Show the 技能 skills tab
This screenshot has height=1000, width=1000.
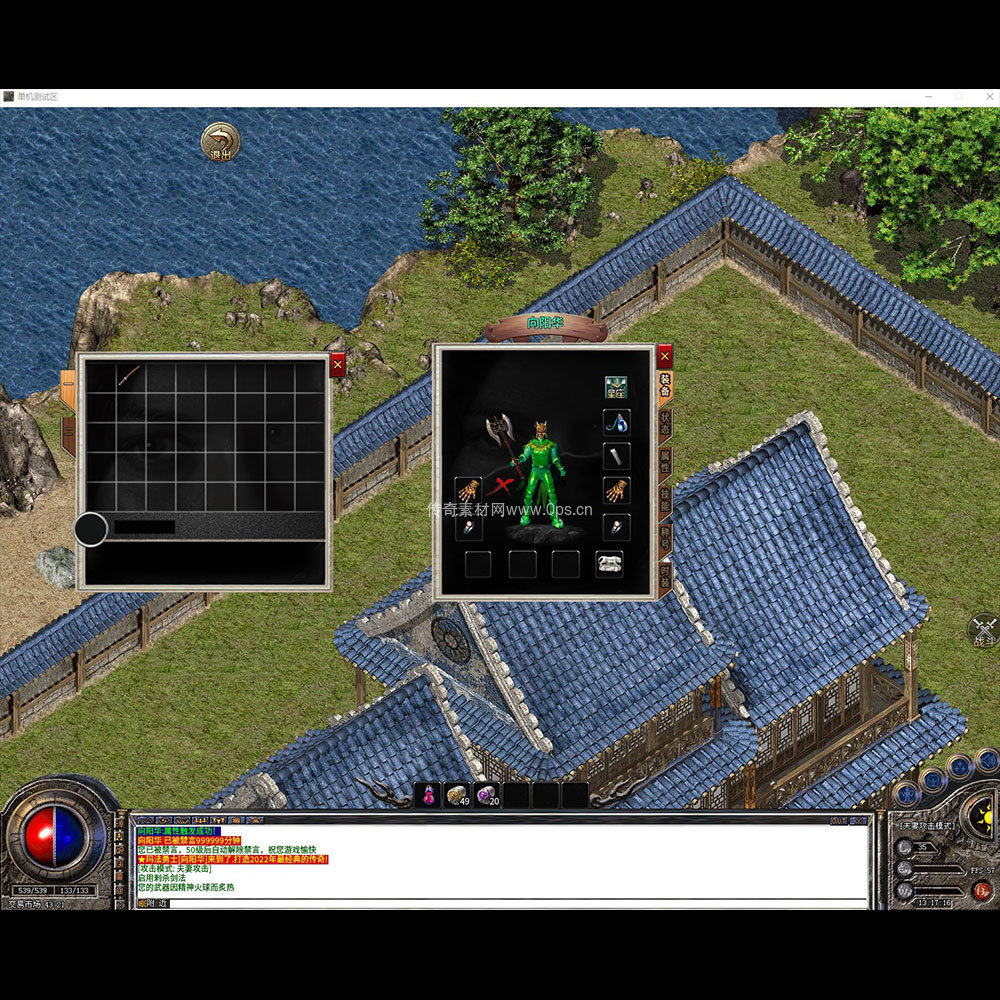(666, 499)
